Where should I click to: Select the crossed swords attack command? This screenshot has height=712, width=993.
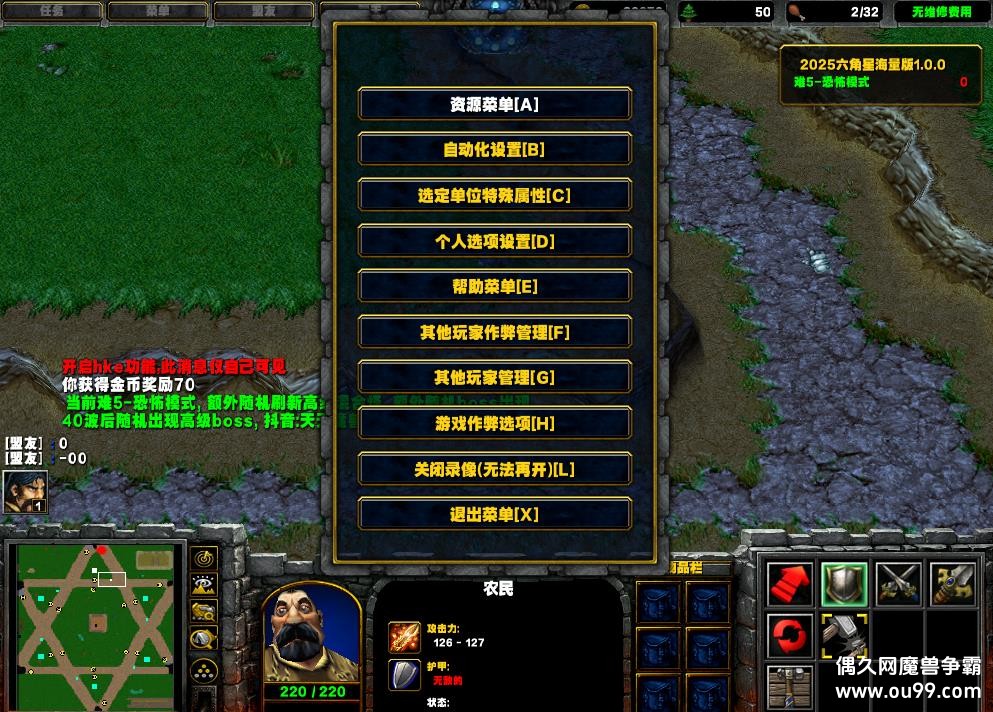pos(897,584)
